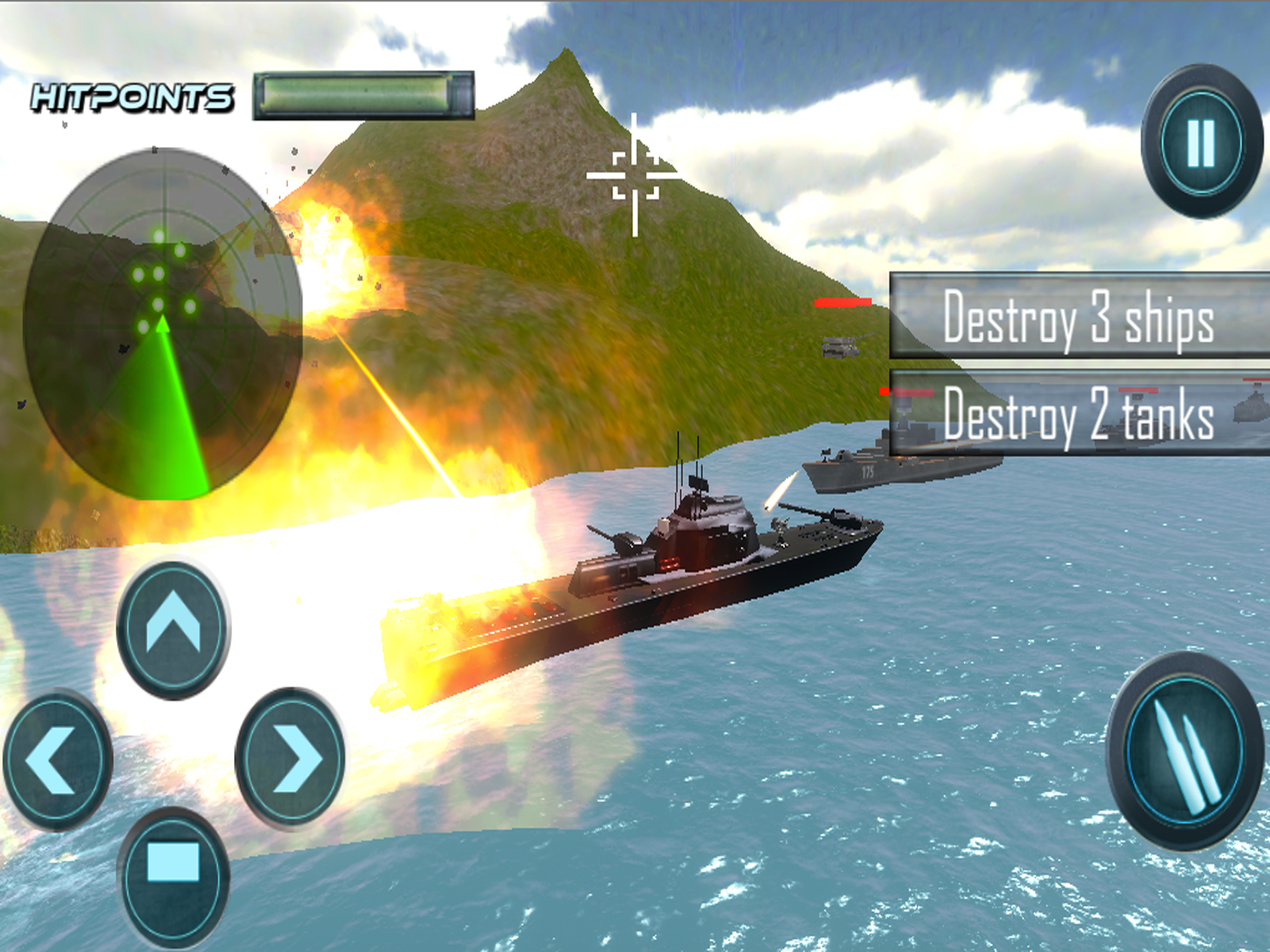Select the Destroy 3 ships objective

coord(1078,317)
